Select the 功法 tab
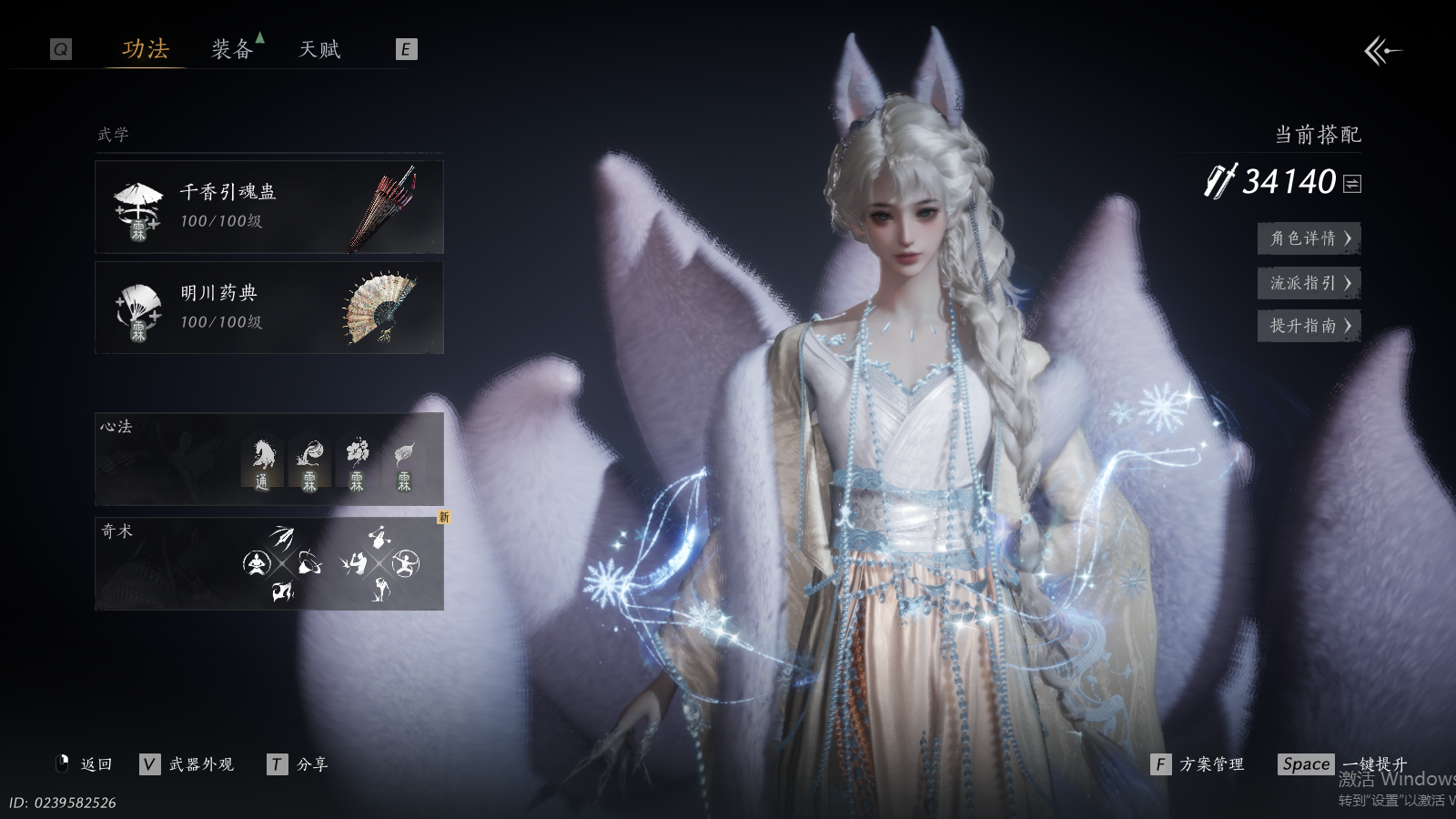 146,49
